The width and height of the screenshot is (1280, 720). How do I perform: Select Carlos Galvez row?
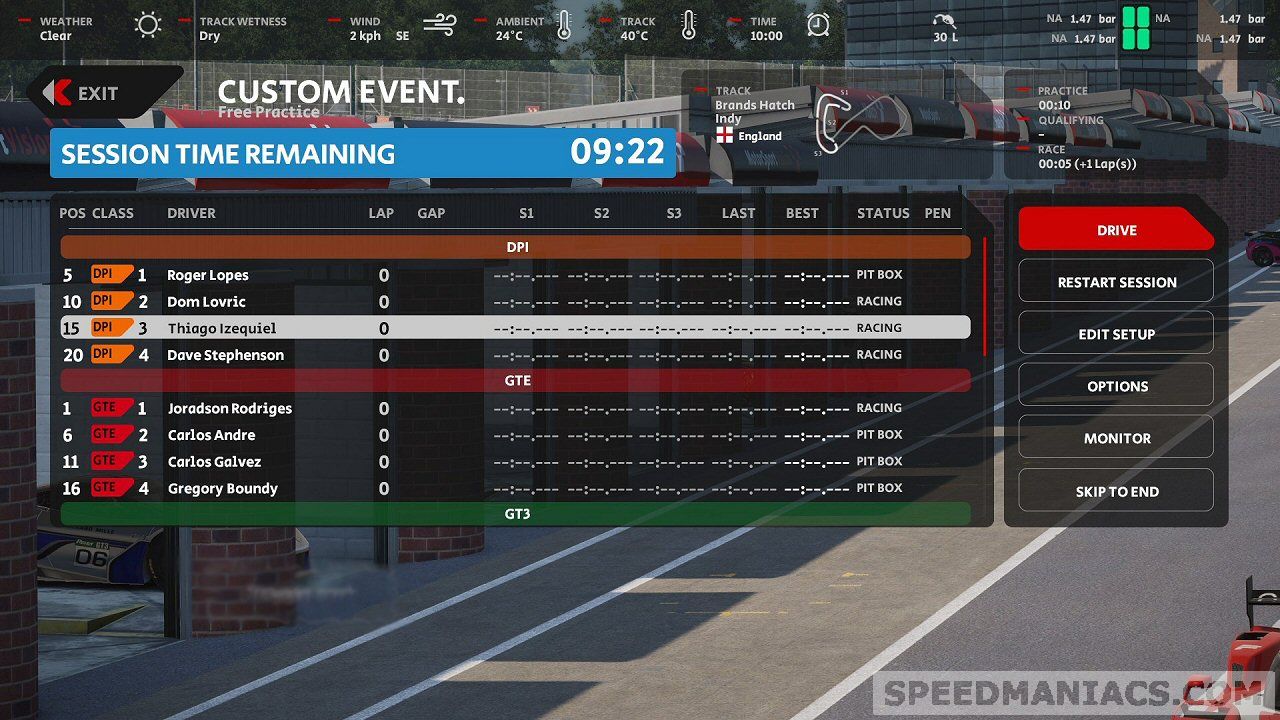tap(214, 462)
